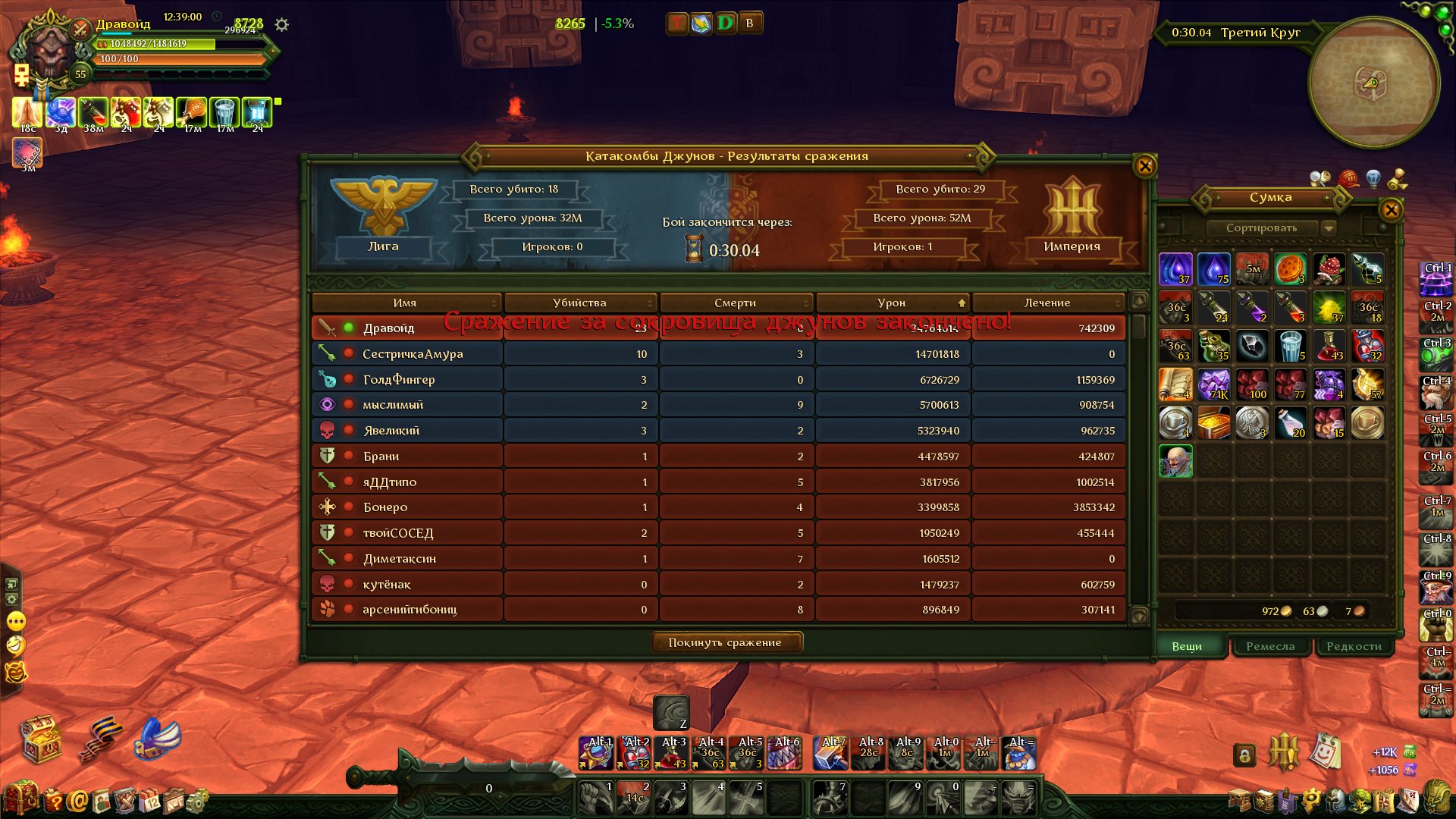Screen dimensions: 1456x819
Task: Sort scoreboard by Имя column
Action: coord(405,303)
